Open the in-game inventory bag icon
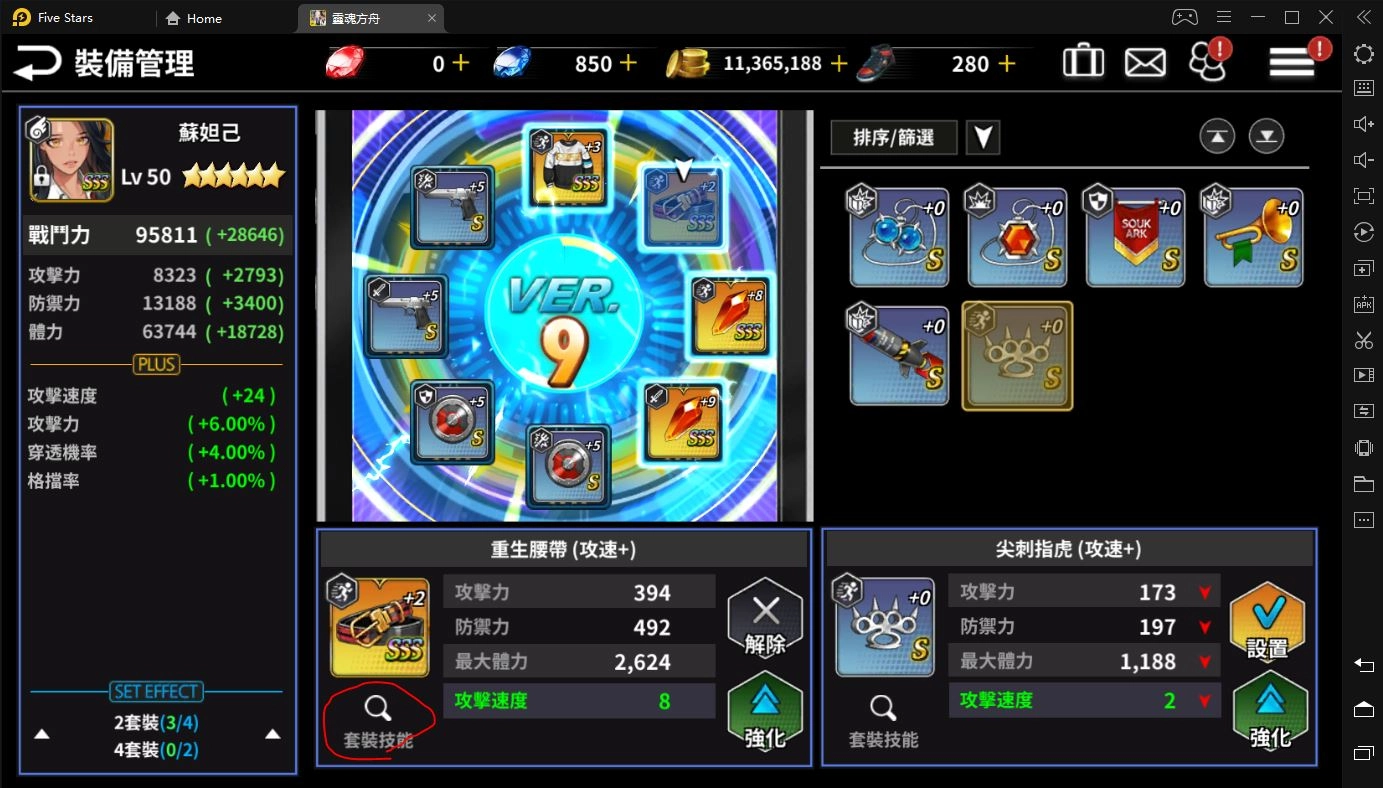1383x788 pixels. point(1083,60)
